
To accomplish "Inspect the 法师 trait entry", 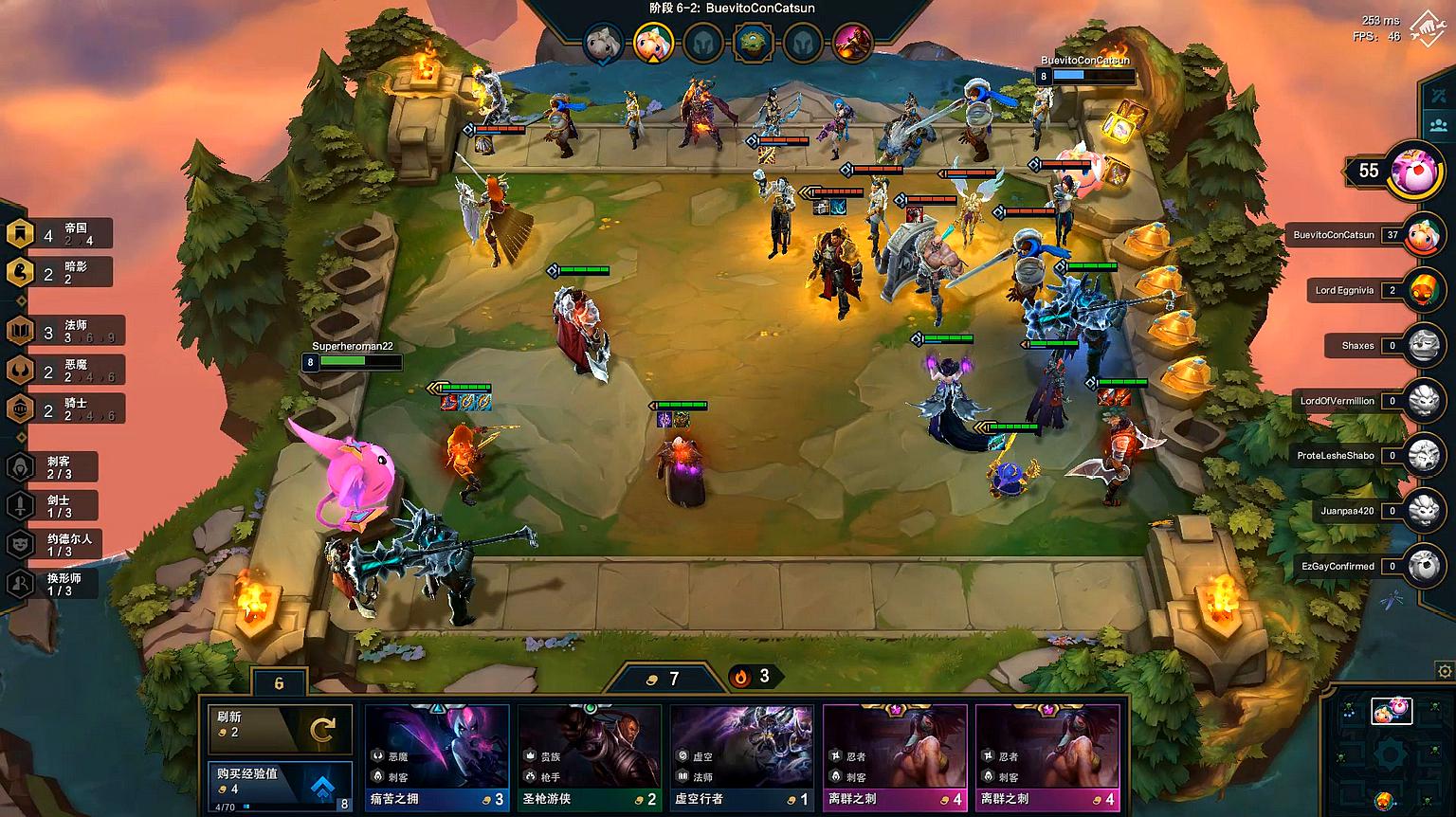I will coord(64,331).
